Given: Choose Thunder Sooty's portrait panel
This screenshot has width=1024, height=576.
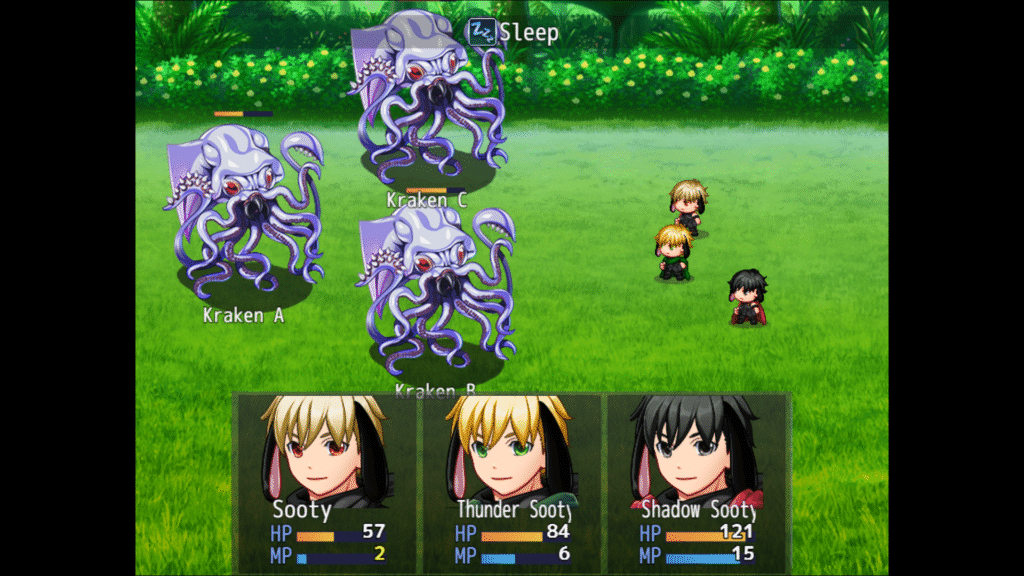Looking at the screenshot, I should 512,480.
